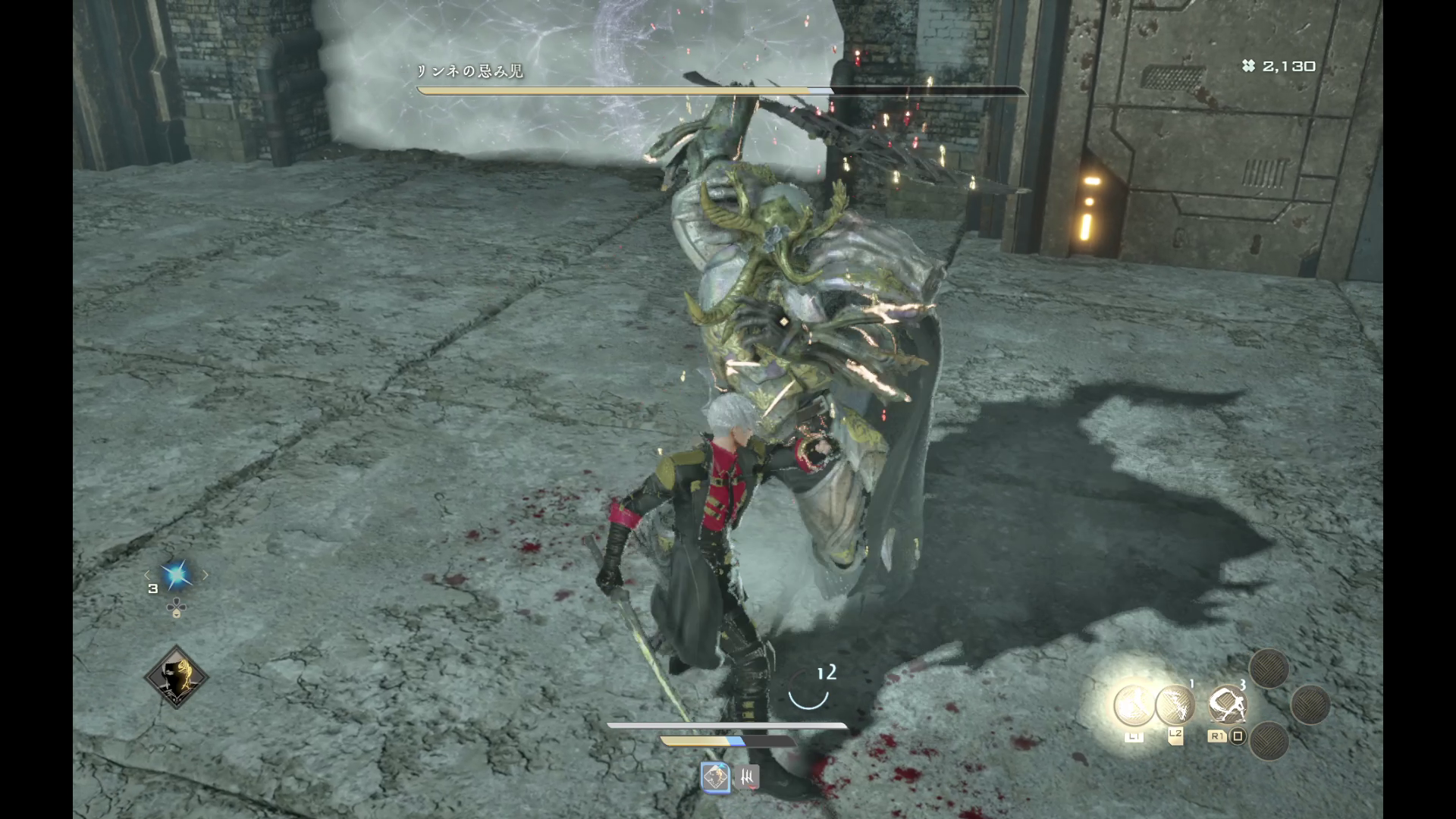Use the L2 slashing skill icon

pyautogui.click(x=1175, y=705)
